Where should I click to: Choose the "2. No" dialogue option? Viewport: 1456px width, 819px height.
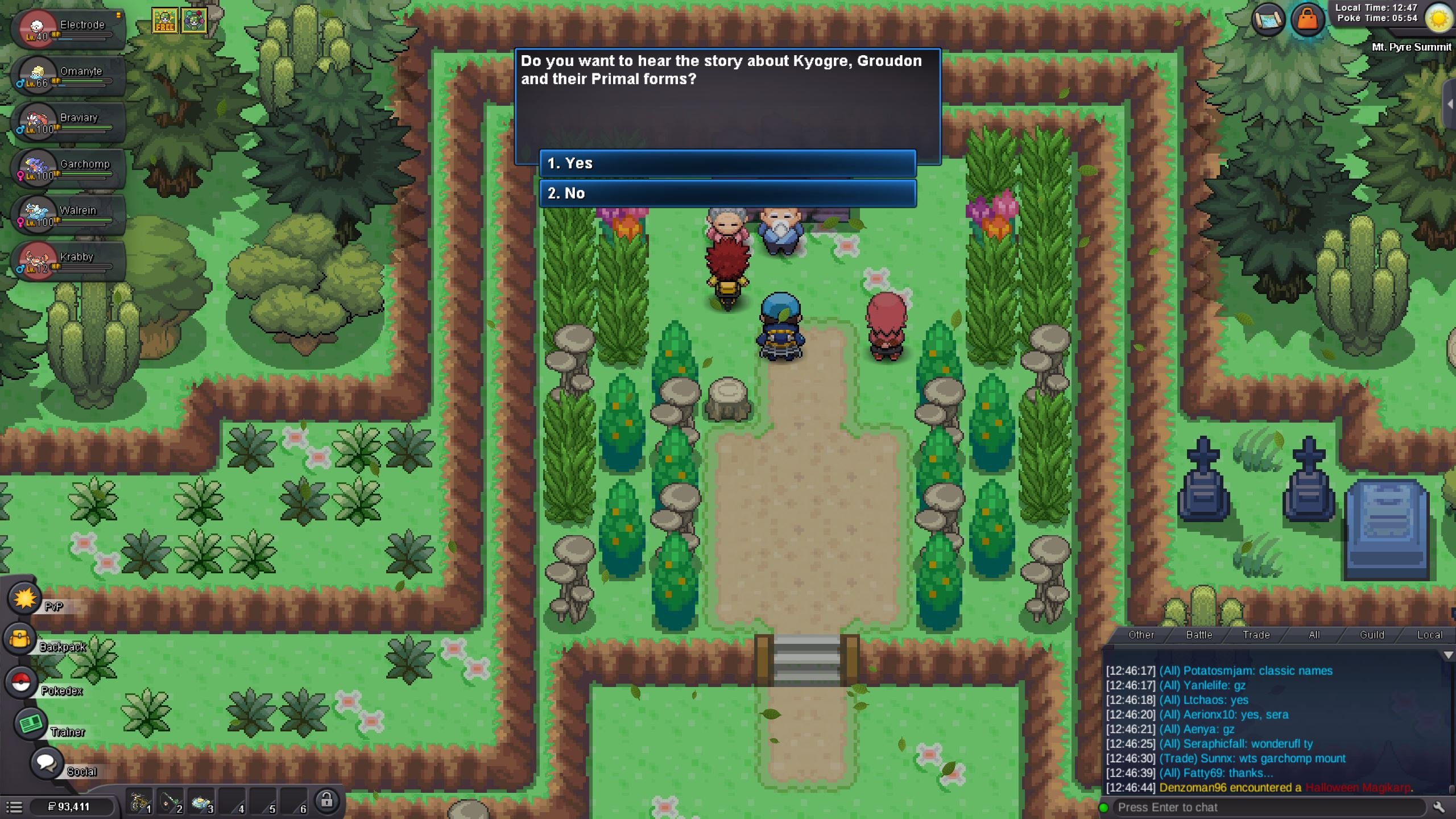(x=727, y=193)
